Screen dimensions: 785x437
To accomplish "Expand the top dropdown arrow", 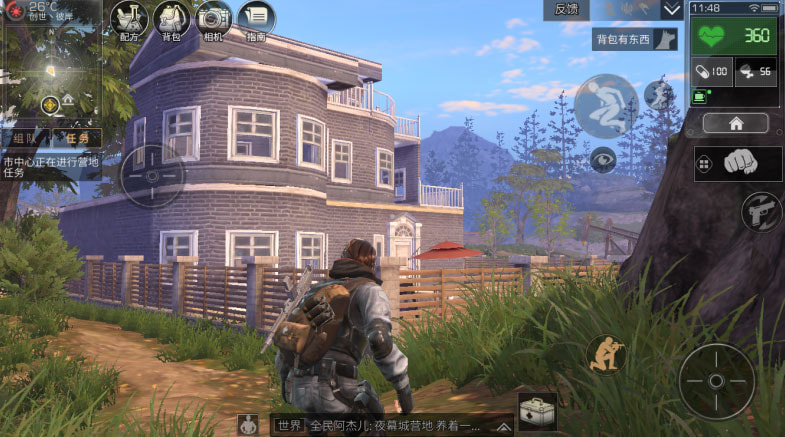I will point(671,10).
